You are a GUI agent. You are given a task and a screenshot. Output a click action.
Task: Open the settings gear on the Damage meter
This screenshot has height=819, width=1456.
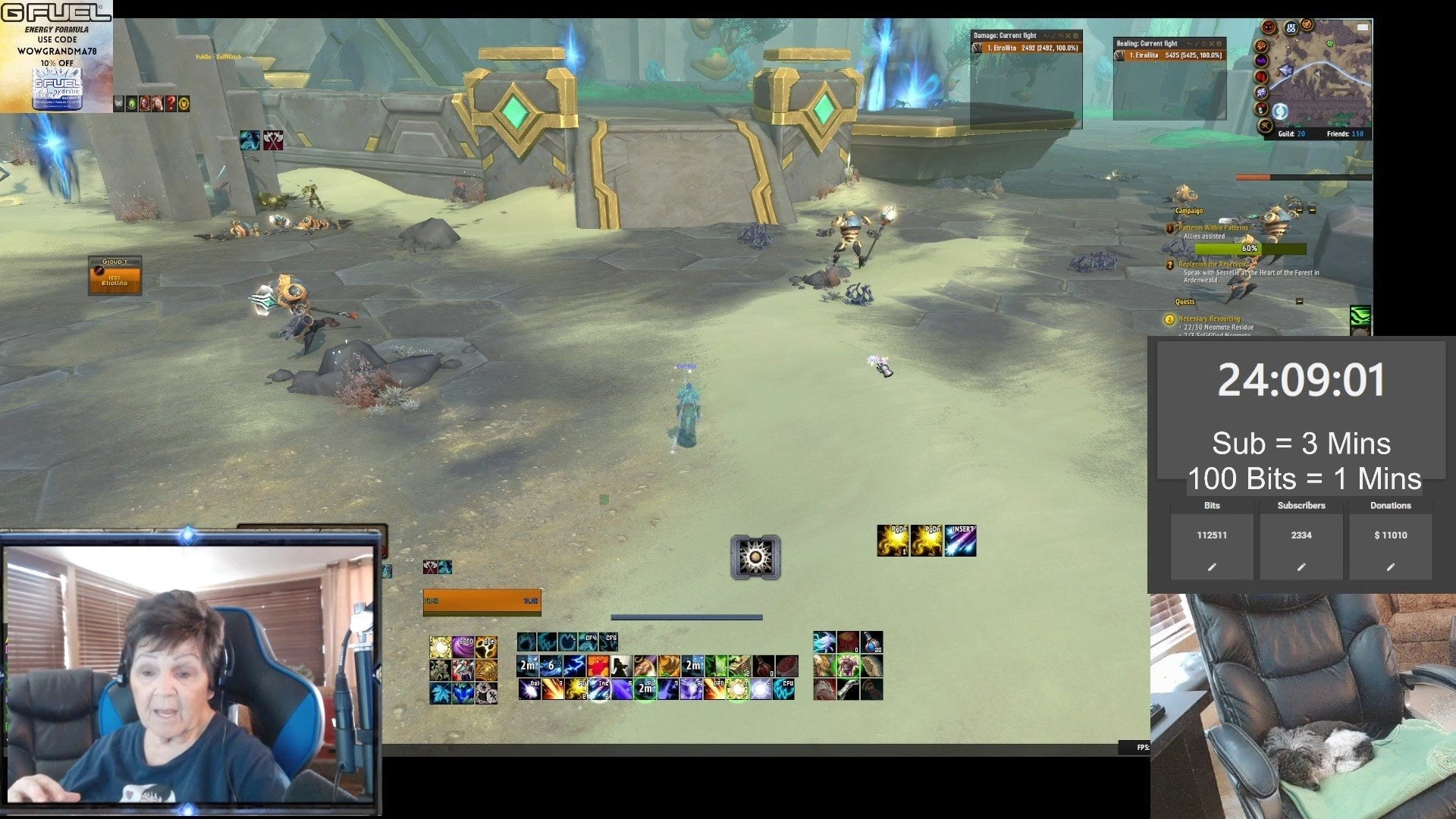coord(1076,35)
